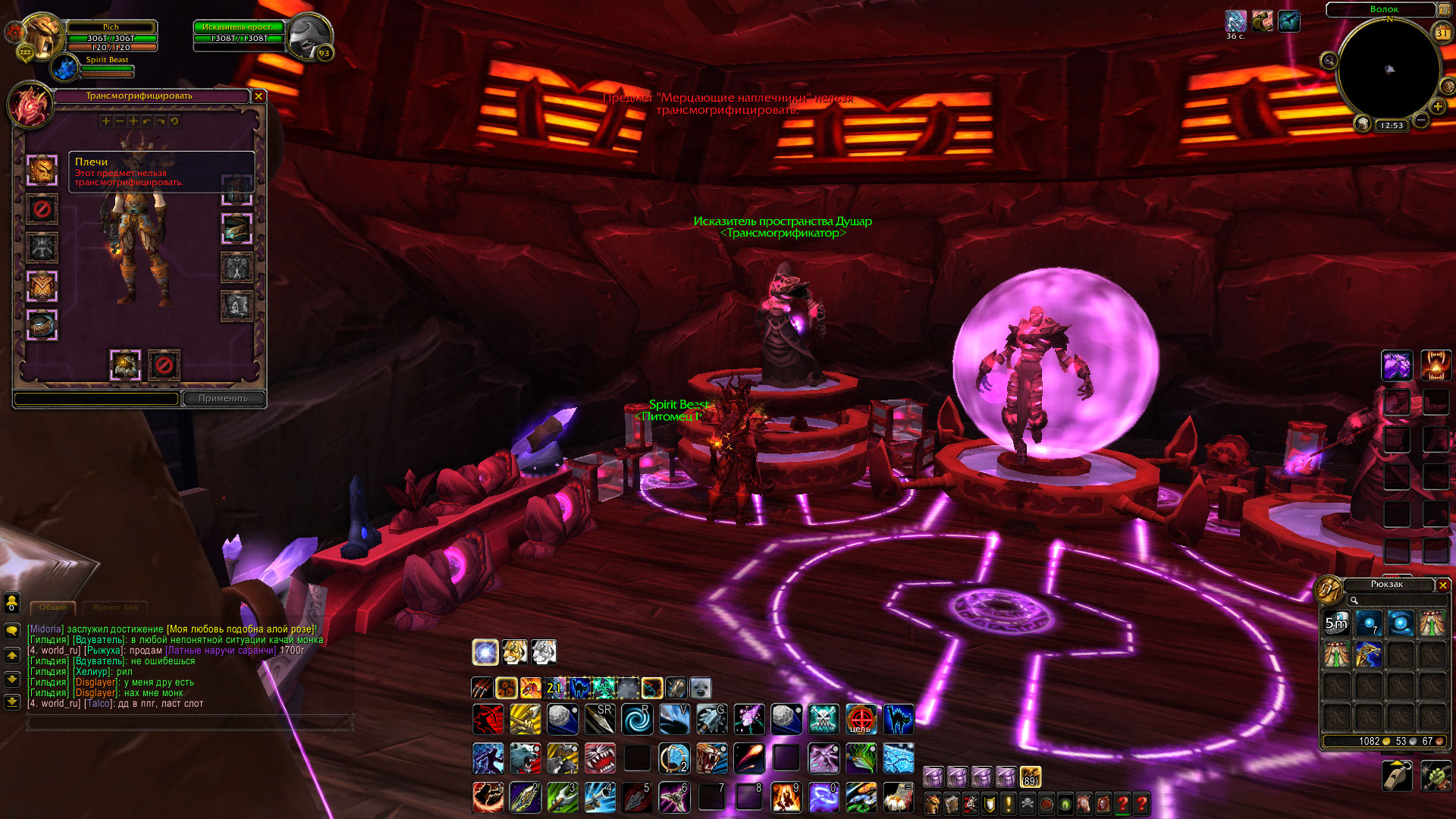This screenshot has width=1456, height=819.
Task: Choose the main-hand weapon transmog slot
Action: (125, 366)
